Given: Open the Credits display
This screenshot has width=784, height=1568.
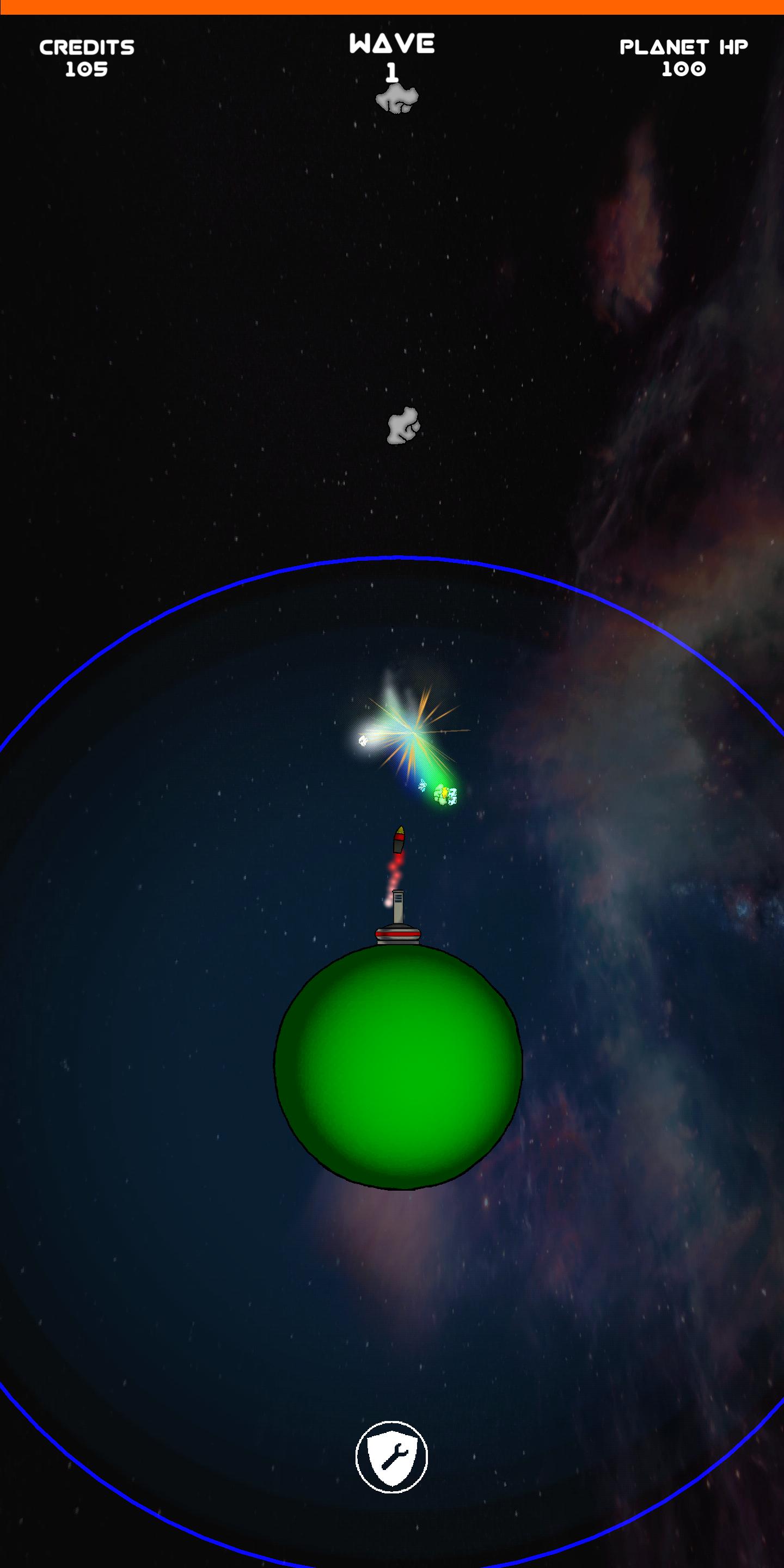Looking at the screenshot, I should coord(87,58).
